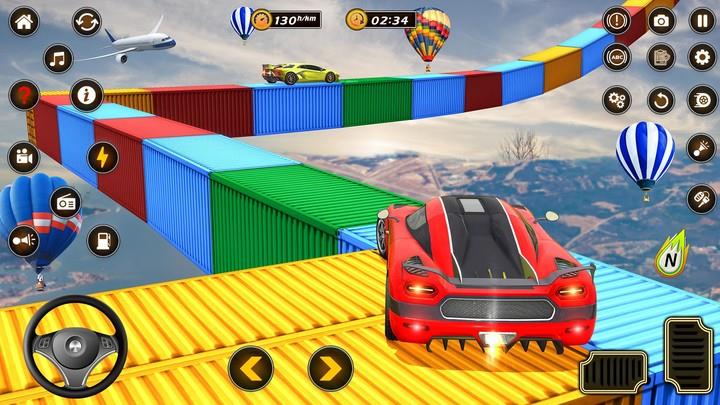Toggle the flashlight headlights button
Viewport: 720px width, 405px height.
pyautogui.click(x=702, y=147)
